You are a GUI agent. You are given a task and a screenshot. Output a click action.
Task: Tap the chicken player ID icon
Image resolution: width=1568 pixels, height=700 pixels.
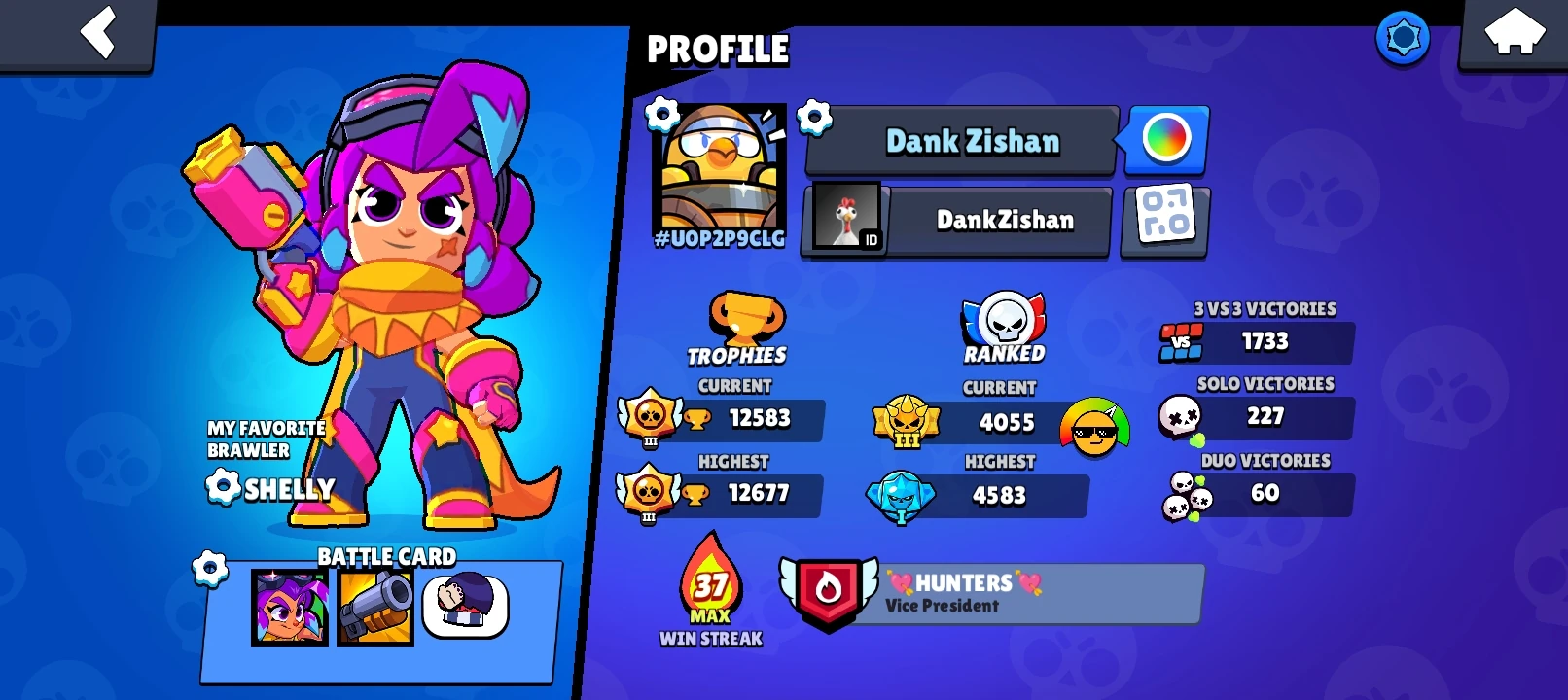[x=844, y=220]
